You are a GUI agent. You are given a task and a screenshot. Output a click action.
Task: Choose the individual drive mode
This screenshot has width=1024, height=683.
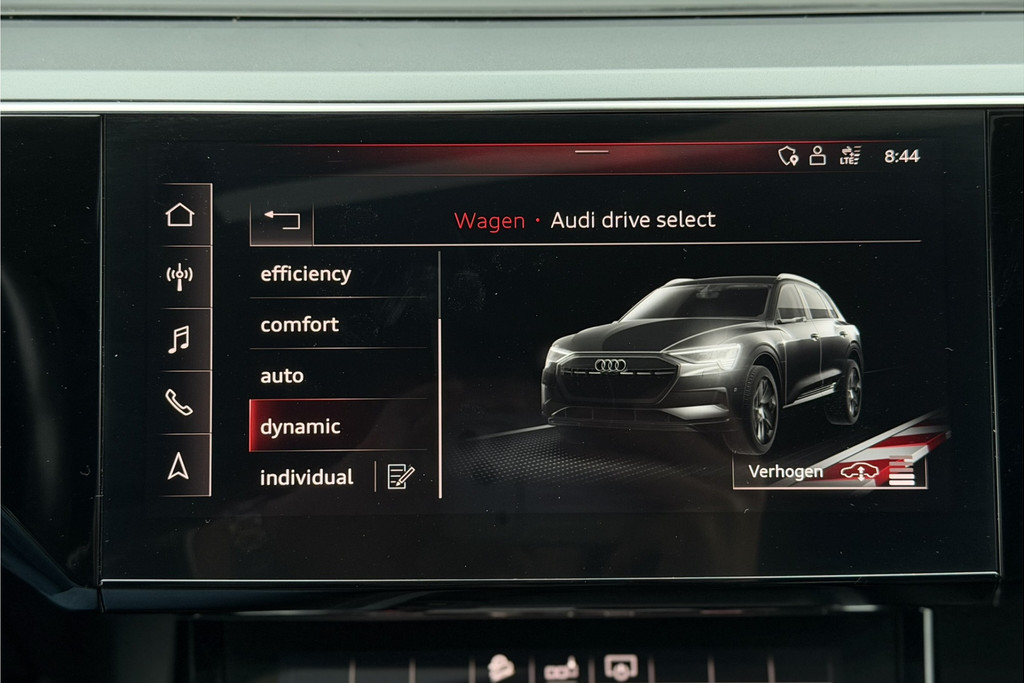(x=307, y=478)
